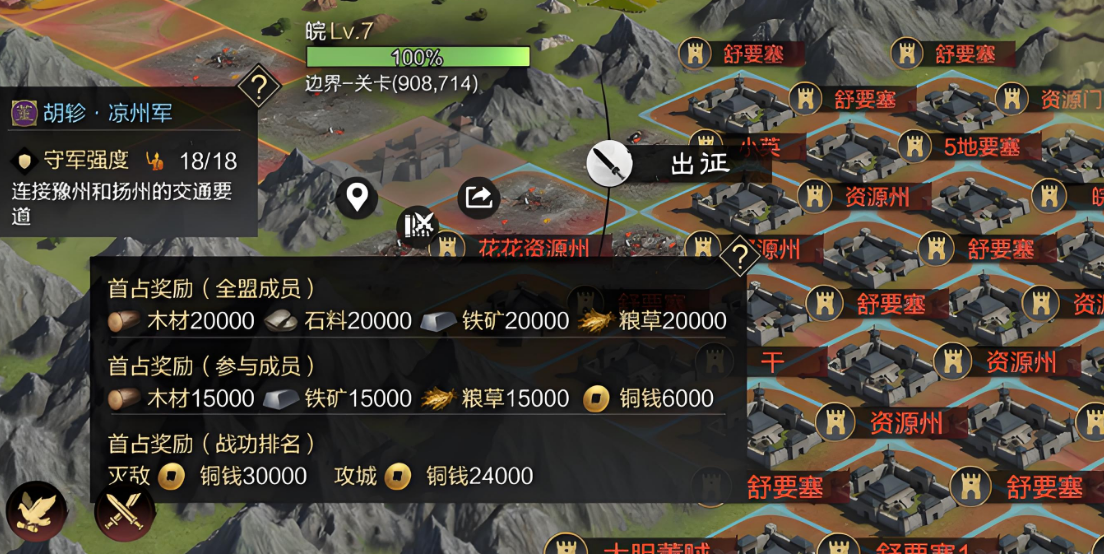
Task: Open the golden dove messenger icon
Action: click(36, 511)
